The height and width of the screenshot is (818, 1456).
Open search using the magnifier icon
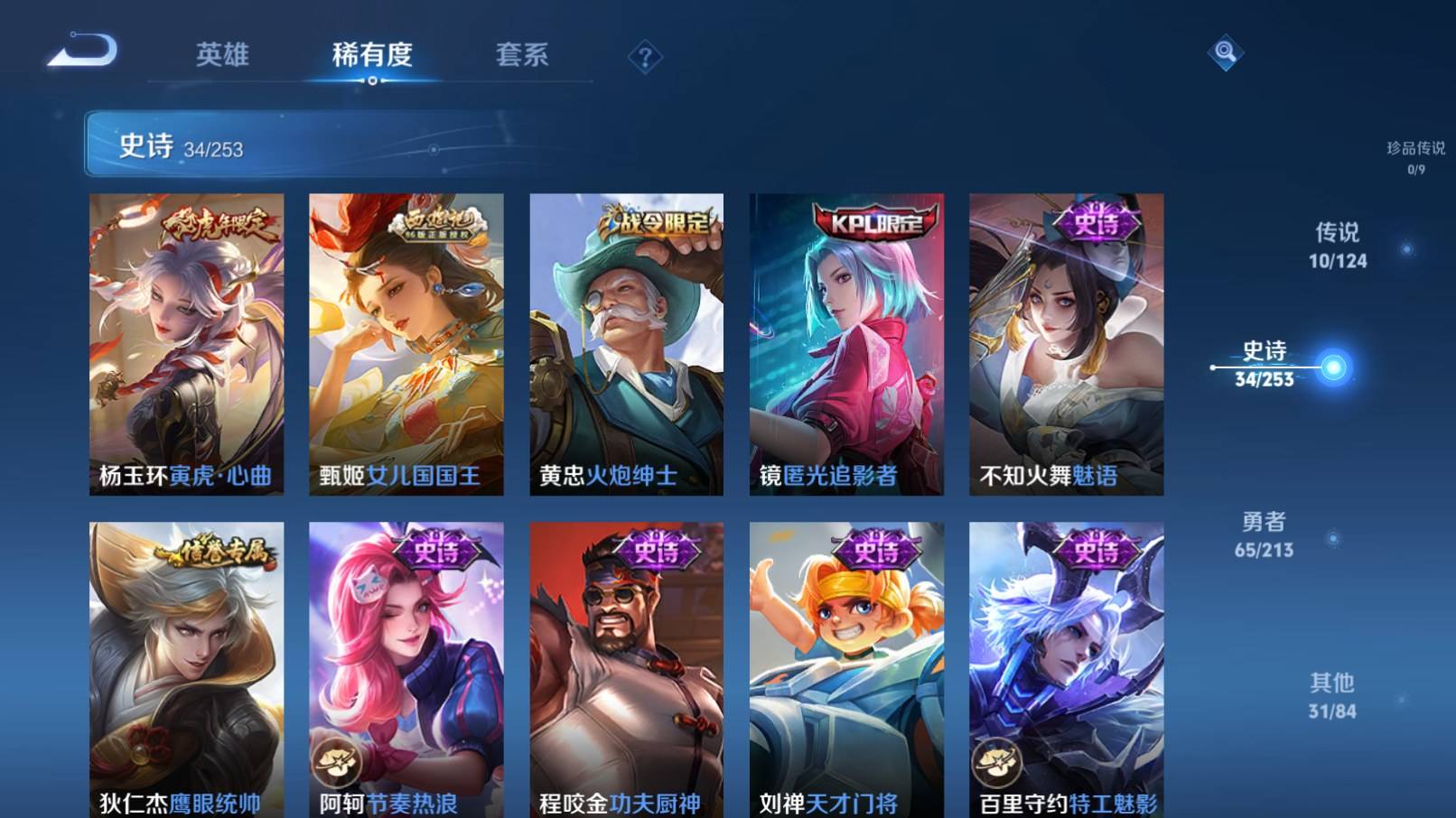click(x=1226, y=54)
